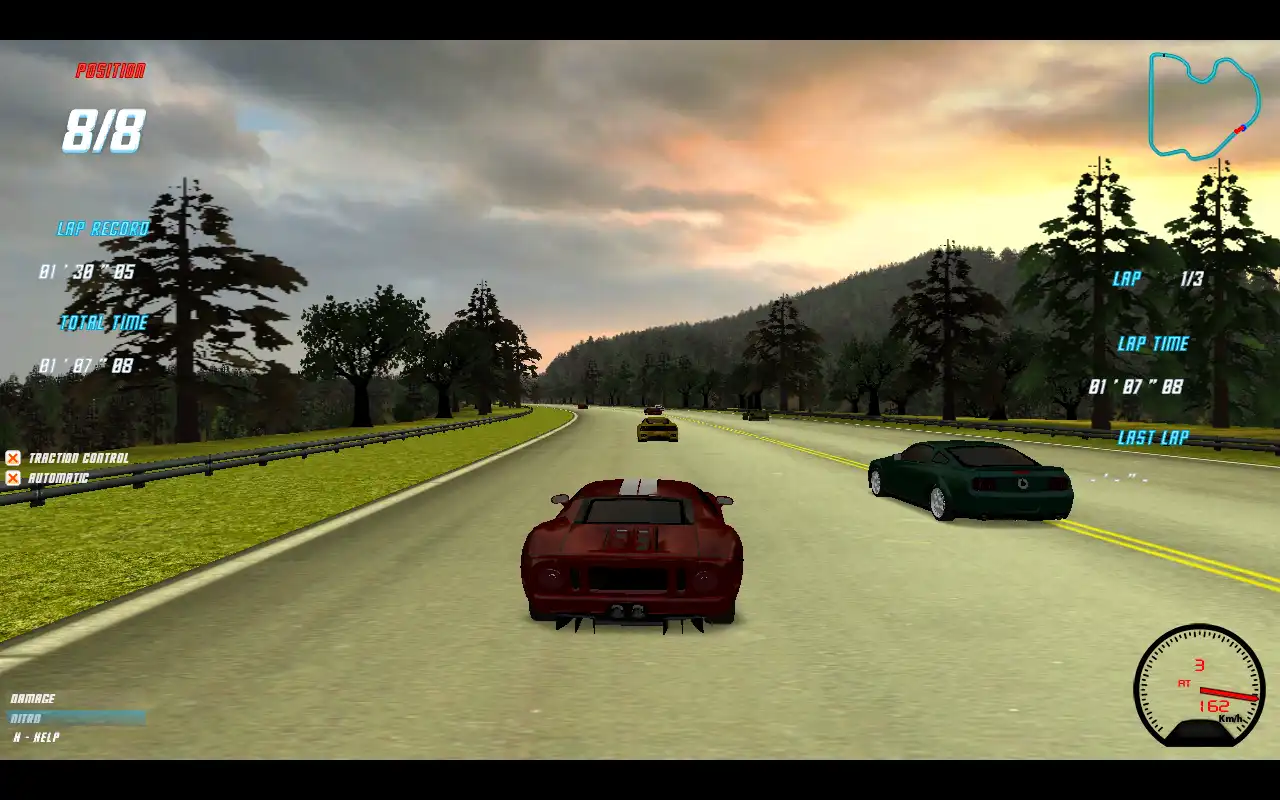The image size is (1280, 800).
Task: Toggle the Traction Control checkbox
Action: [x=13, y=458]
